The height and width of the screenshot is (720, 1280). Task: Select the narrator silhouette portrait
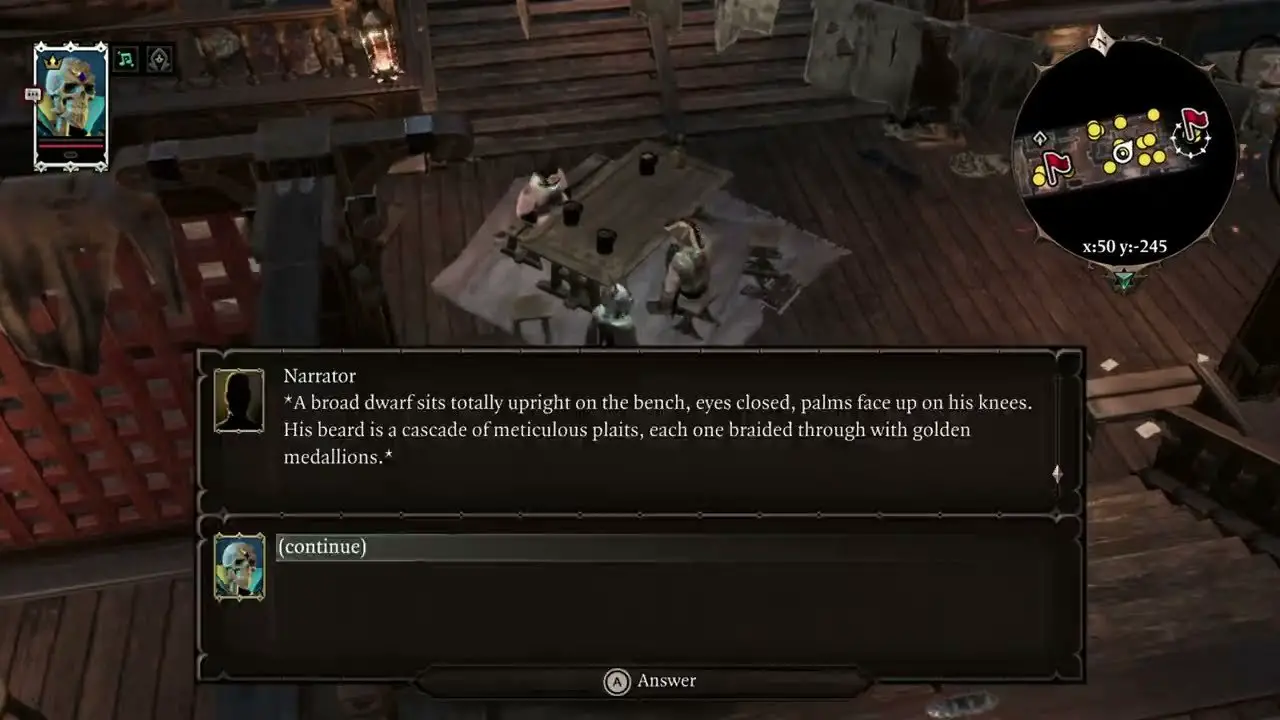(x=239, y=400)
